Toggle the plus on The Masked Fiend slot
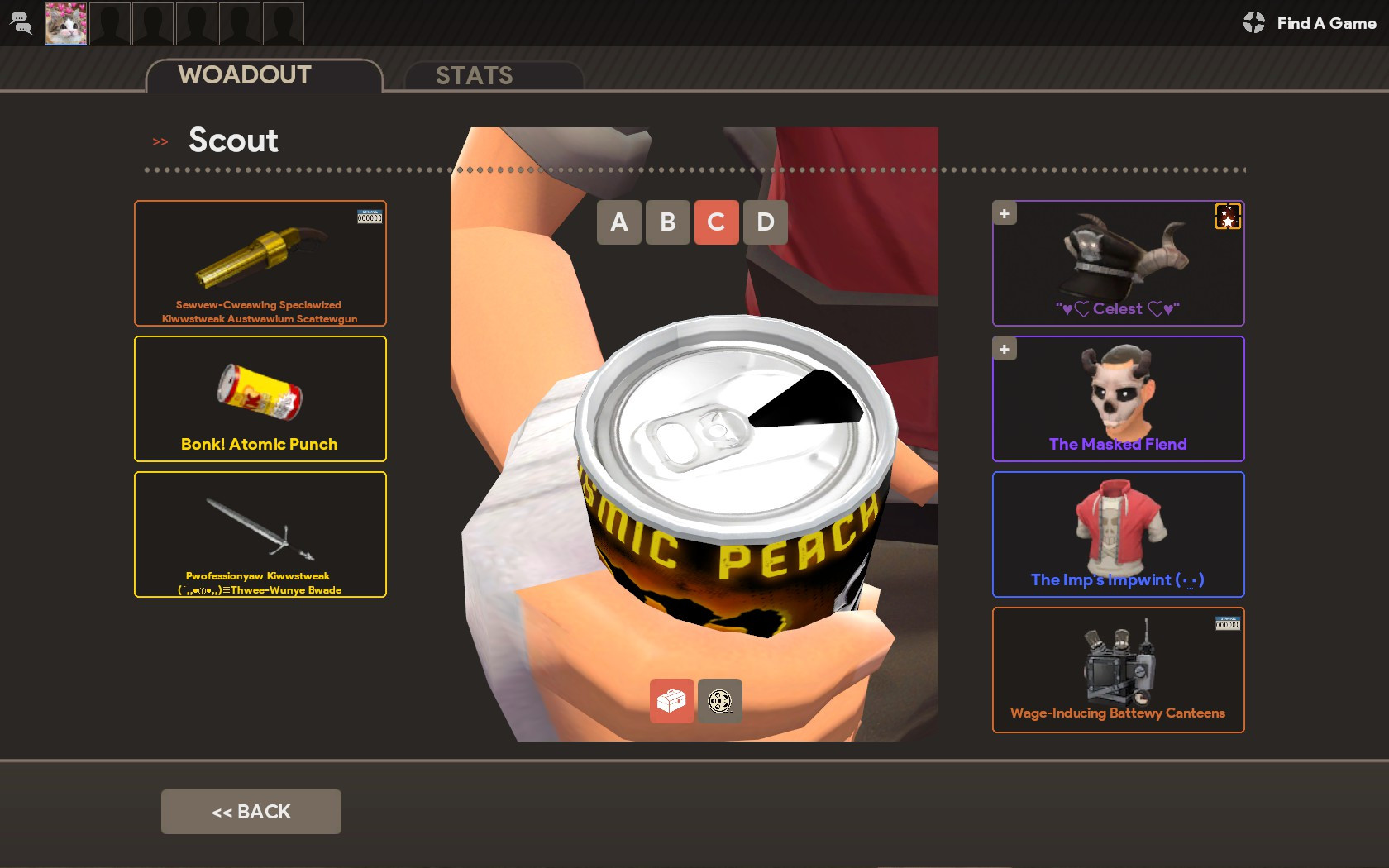This screenshot has width=1389, height=868. click(x=1004, y=349)
